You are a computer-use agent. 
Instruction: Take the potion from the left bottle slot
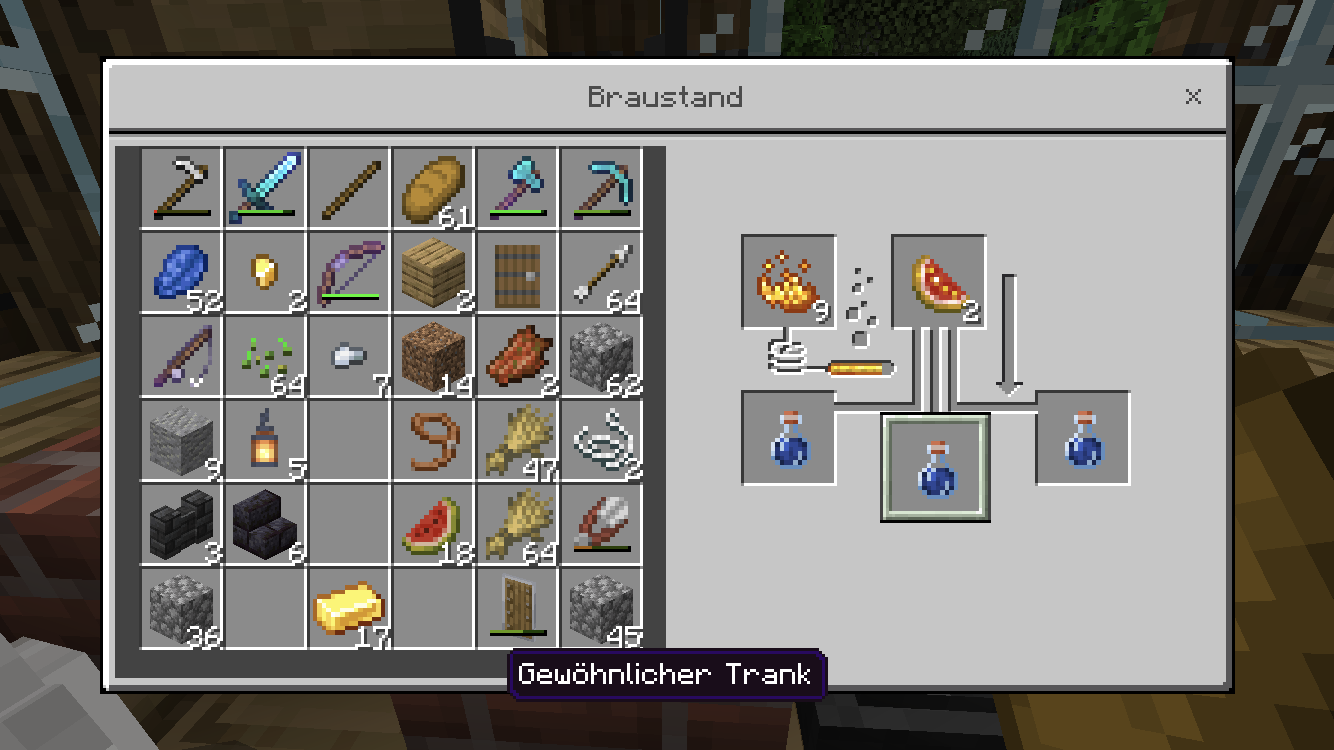click(788, 437)
